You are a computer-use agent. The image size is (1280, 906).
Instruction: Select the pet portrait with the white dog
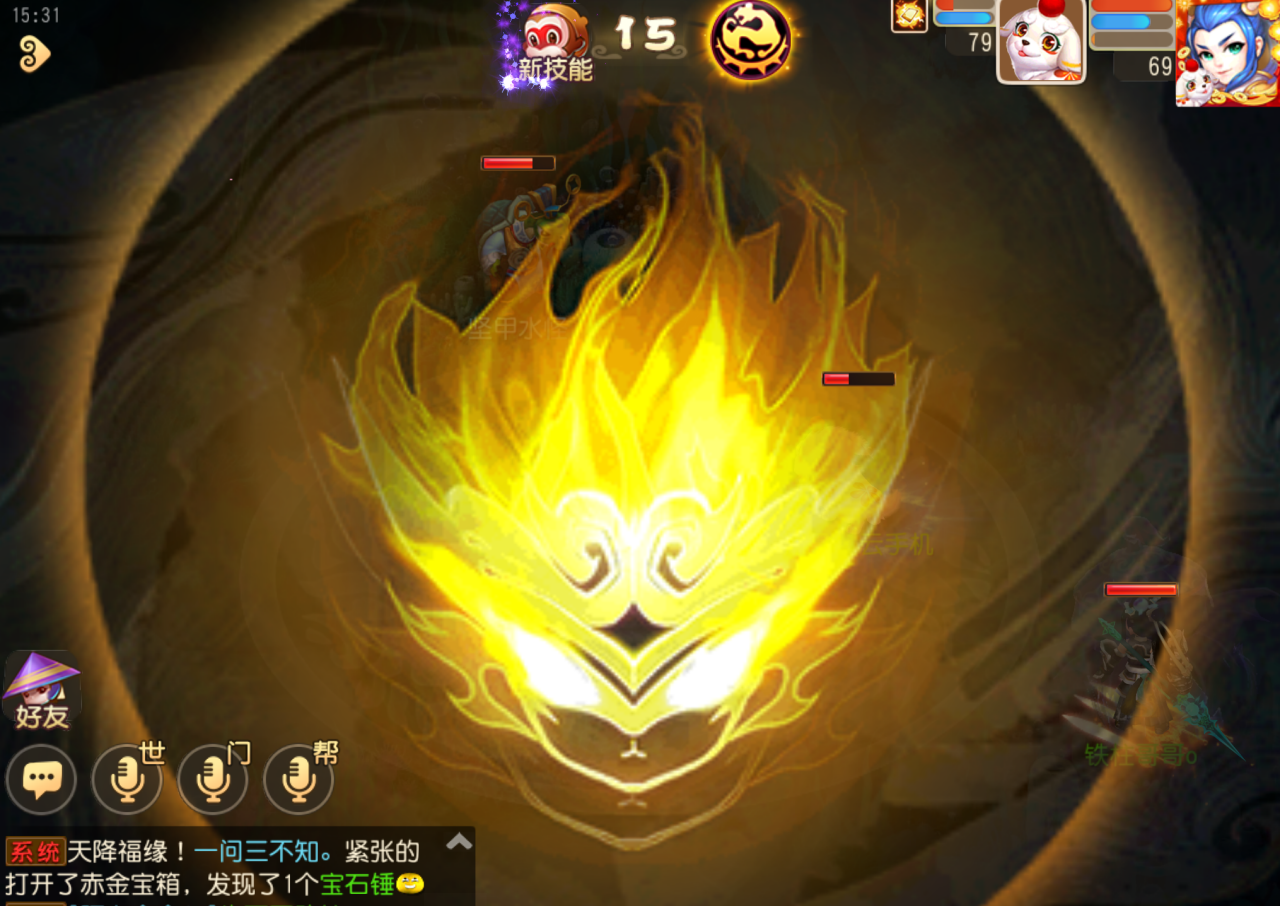1041,42
